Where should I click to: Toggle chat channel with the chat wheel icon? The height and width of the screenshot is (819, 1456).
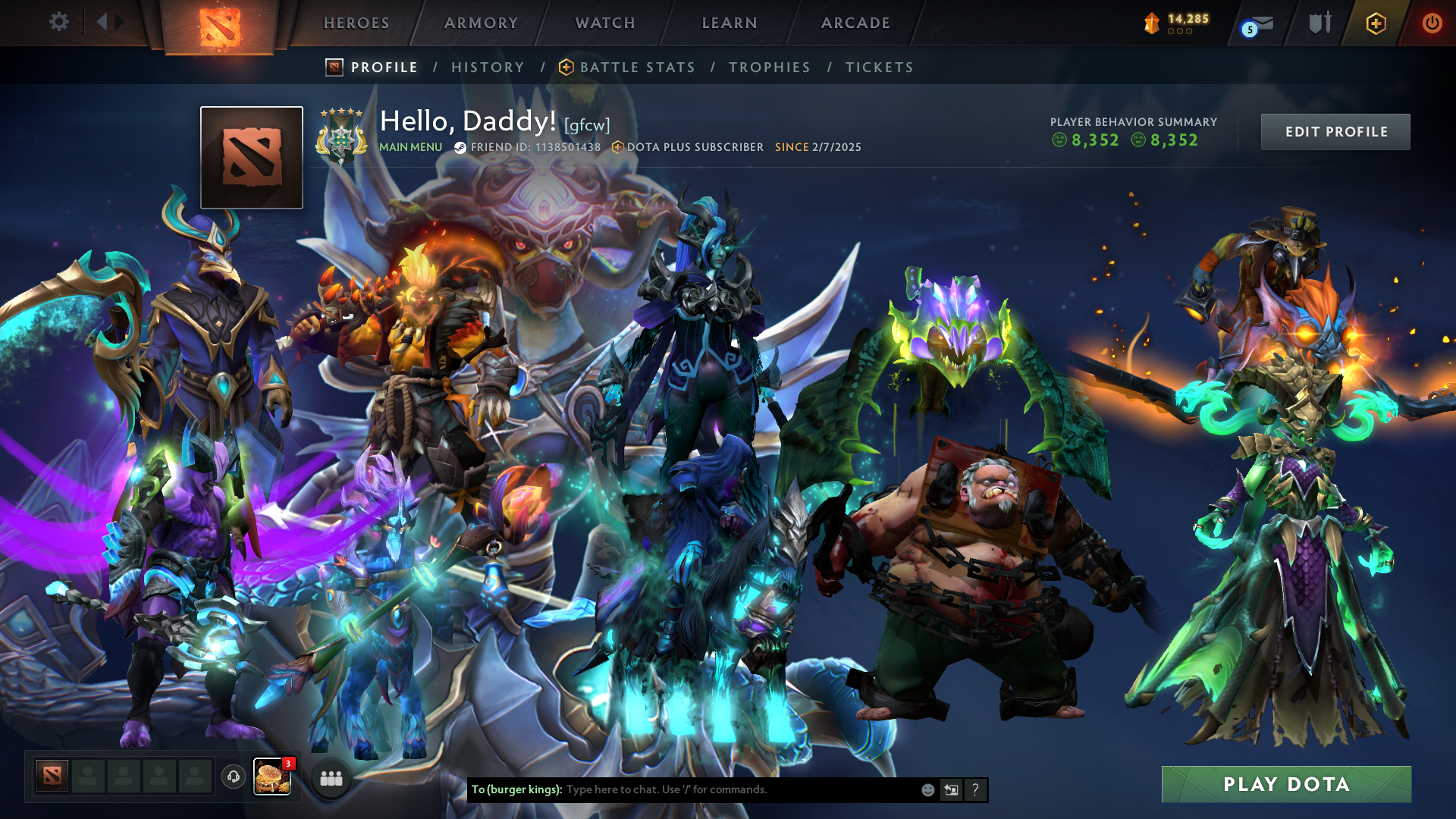coord(951,789)
